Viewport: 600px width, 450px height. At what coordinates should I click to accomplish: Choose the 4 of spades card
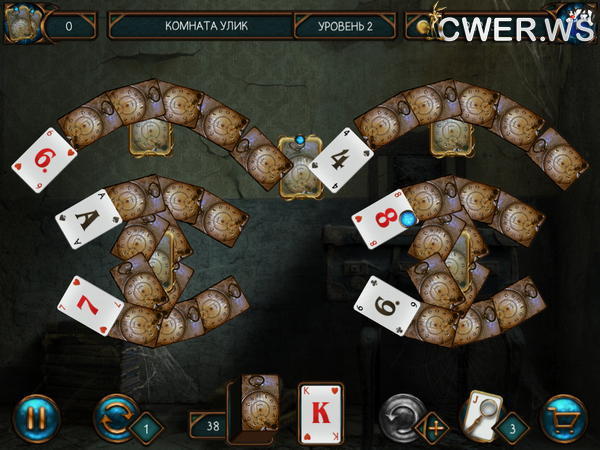pos(341,159)
